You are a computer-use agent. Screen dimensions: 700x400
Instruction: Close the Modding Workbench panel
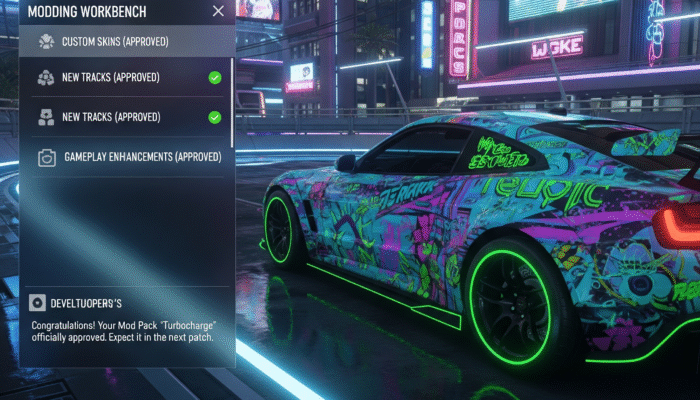(218, 11)
